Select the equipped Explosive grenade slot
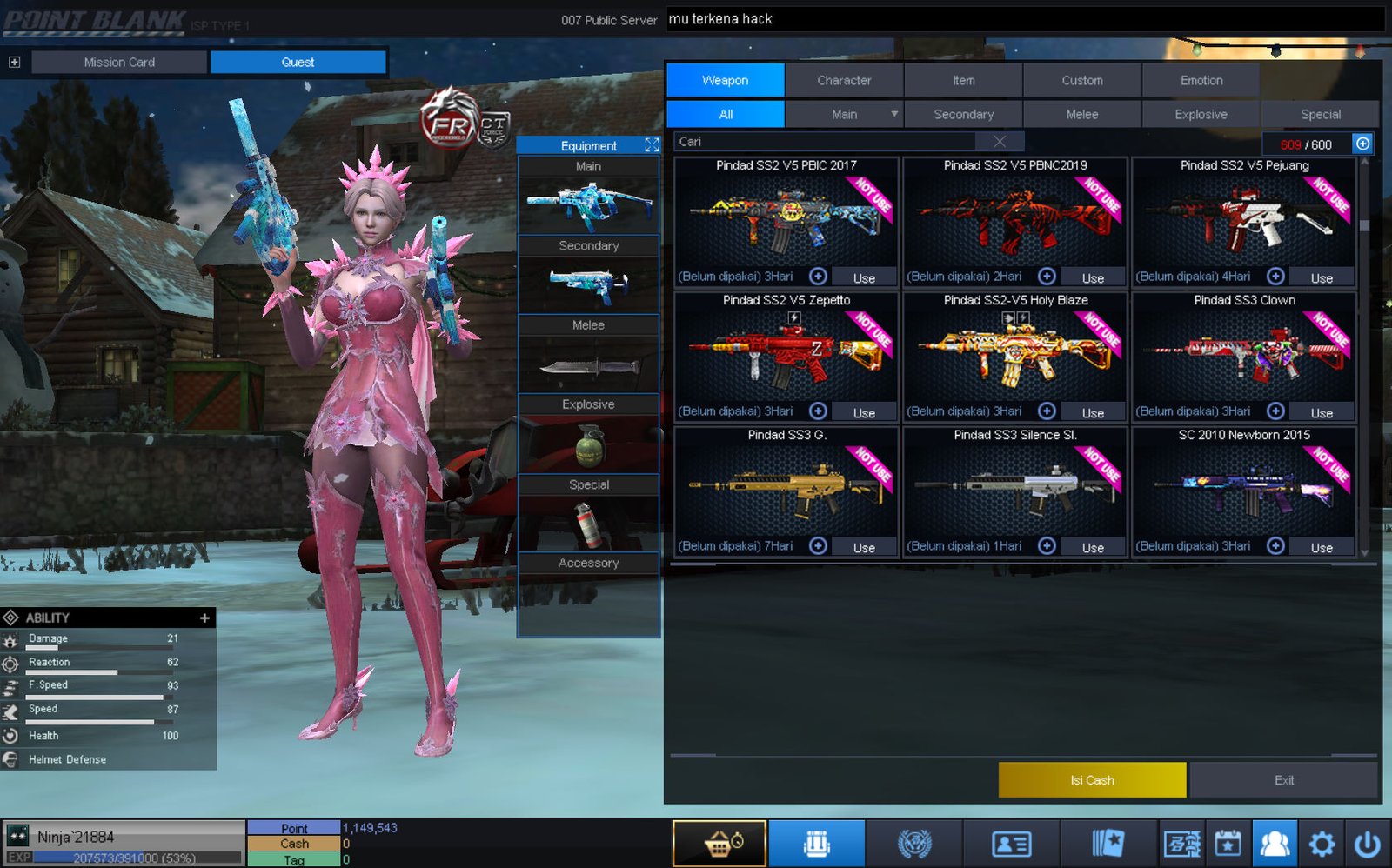 coord(589,445)
